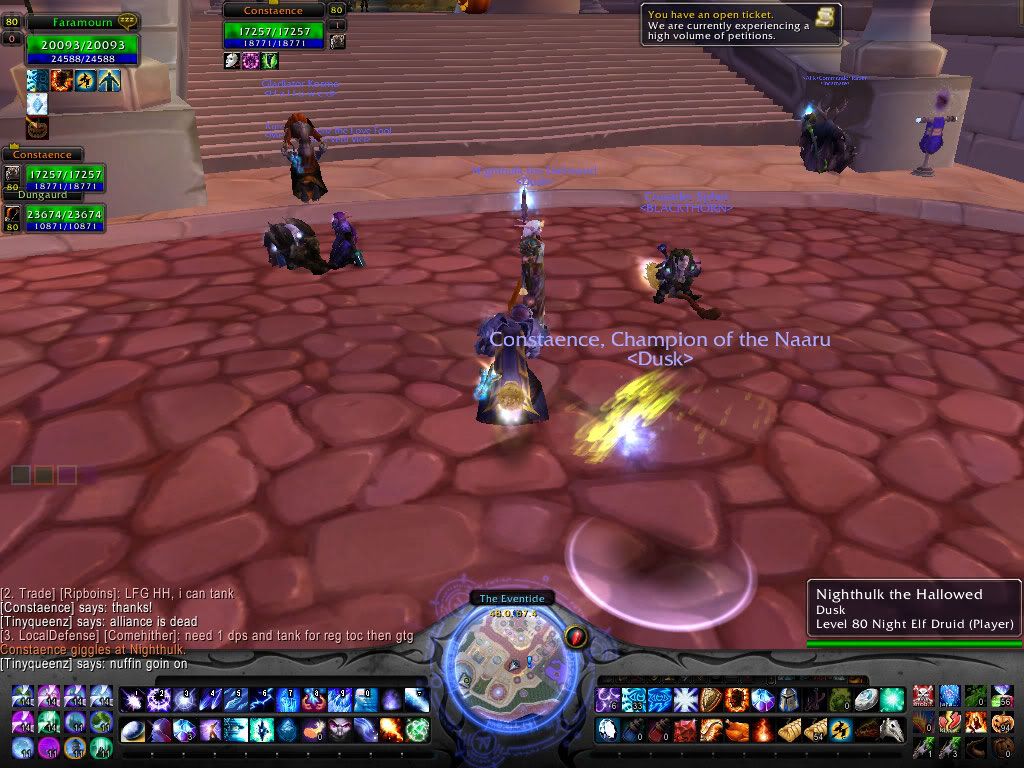Use the white horse skull mount icon

[x=891, y=730]
